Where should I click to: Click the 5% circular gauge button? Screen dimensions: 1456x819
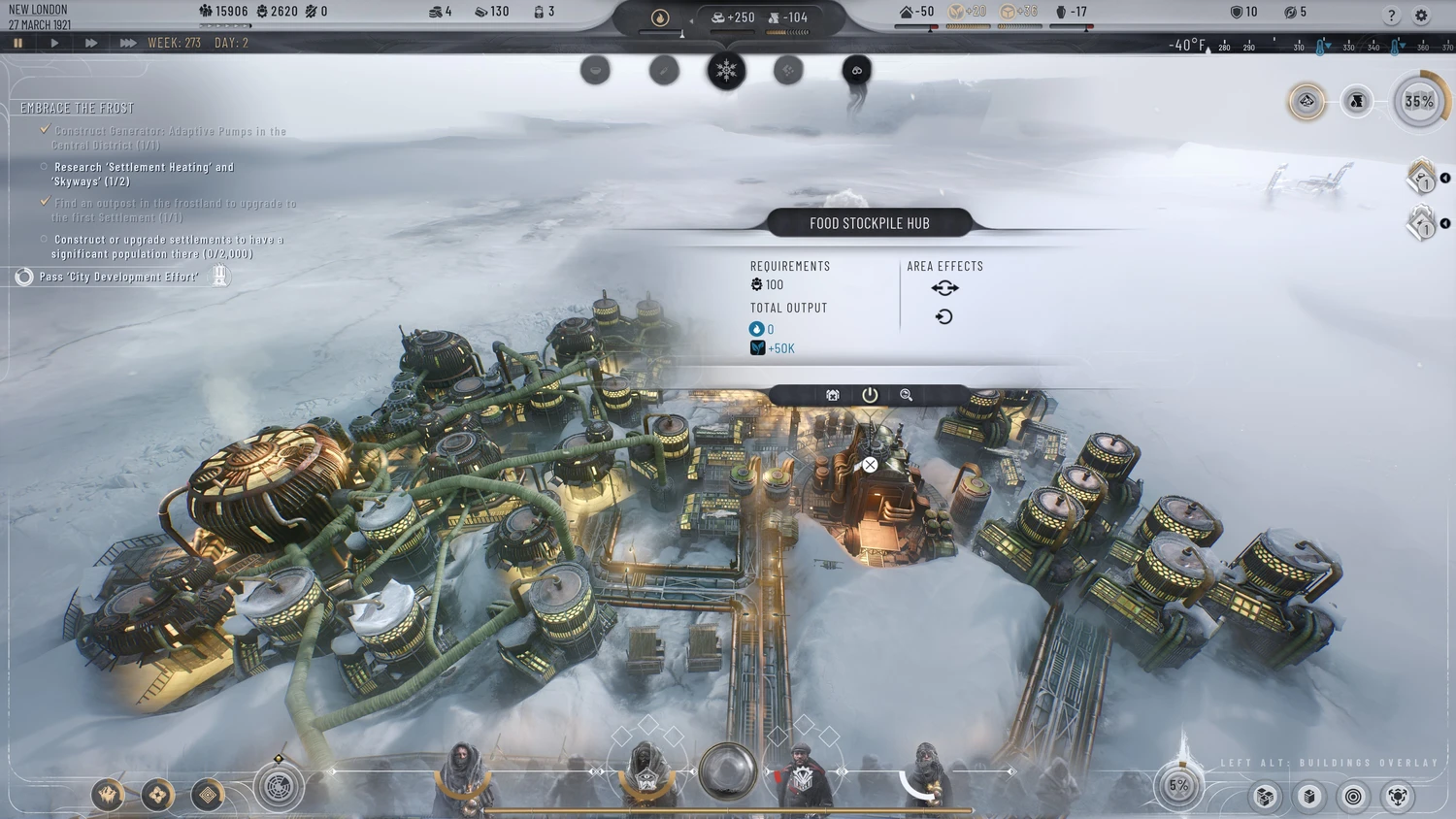click(x=1179, y=785)
